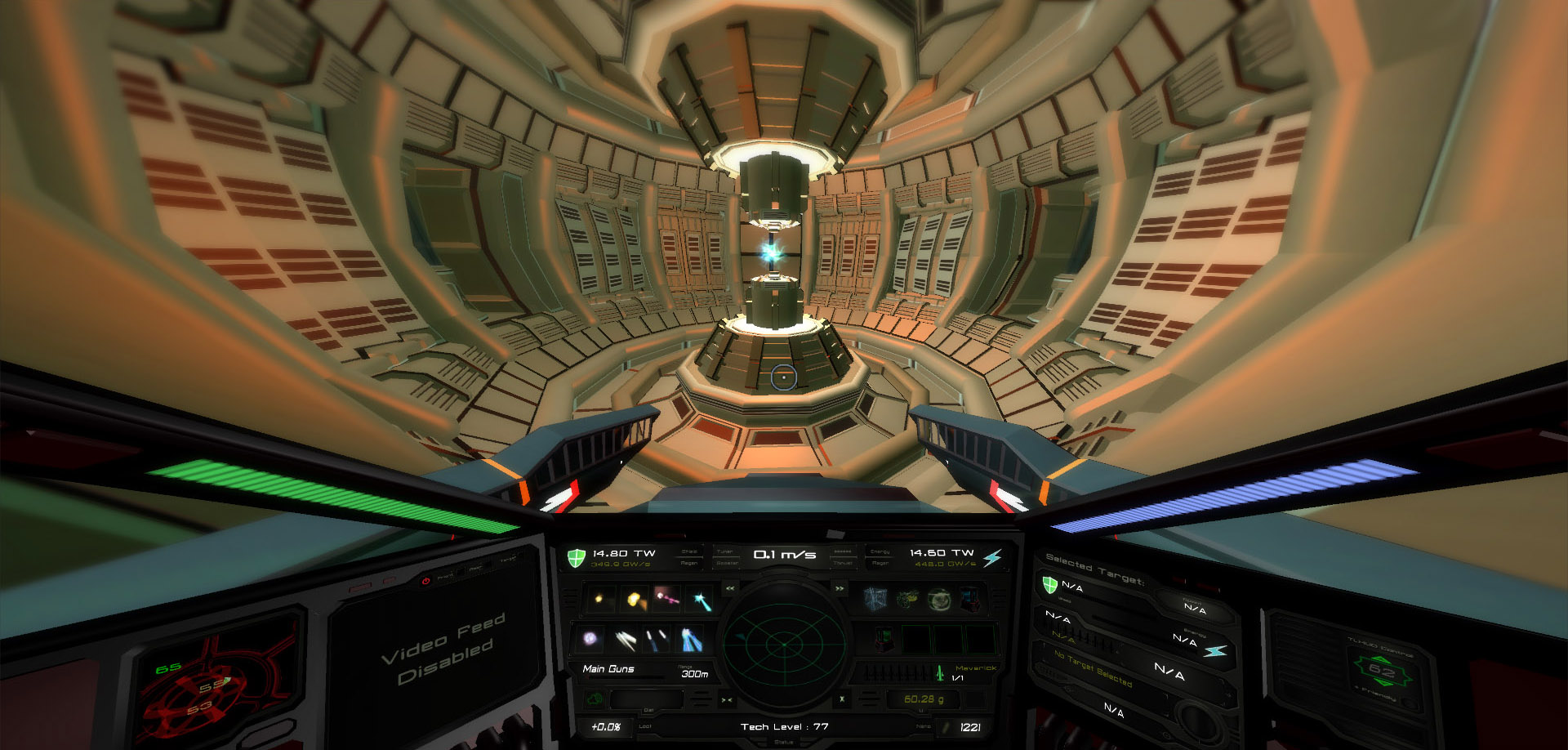Click the inward arrows button below radar

point(726,700)
